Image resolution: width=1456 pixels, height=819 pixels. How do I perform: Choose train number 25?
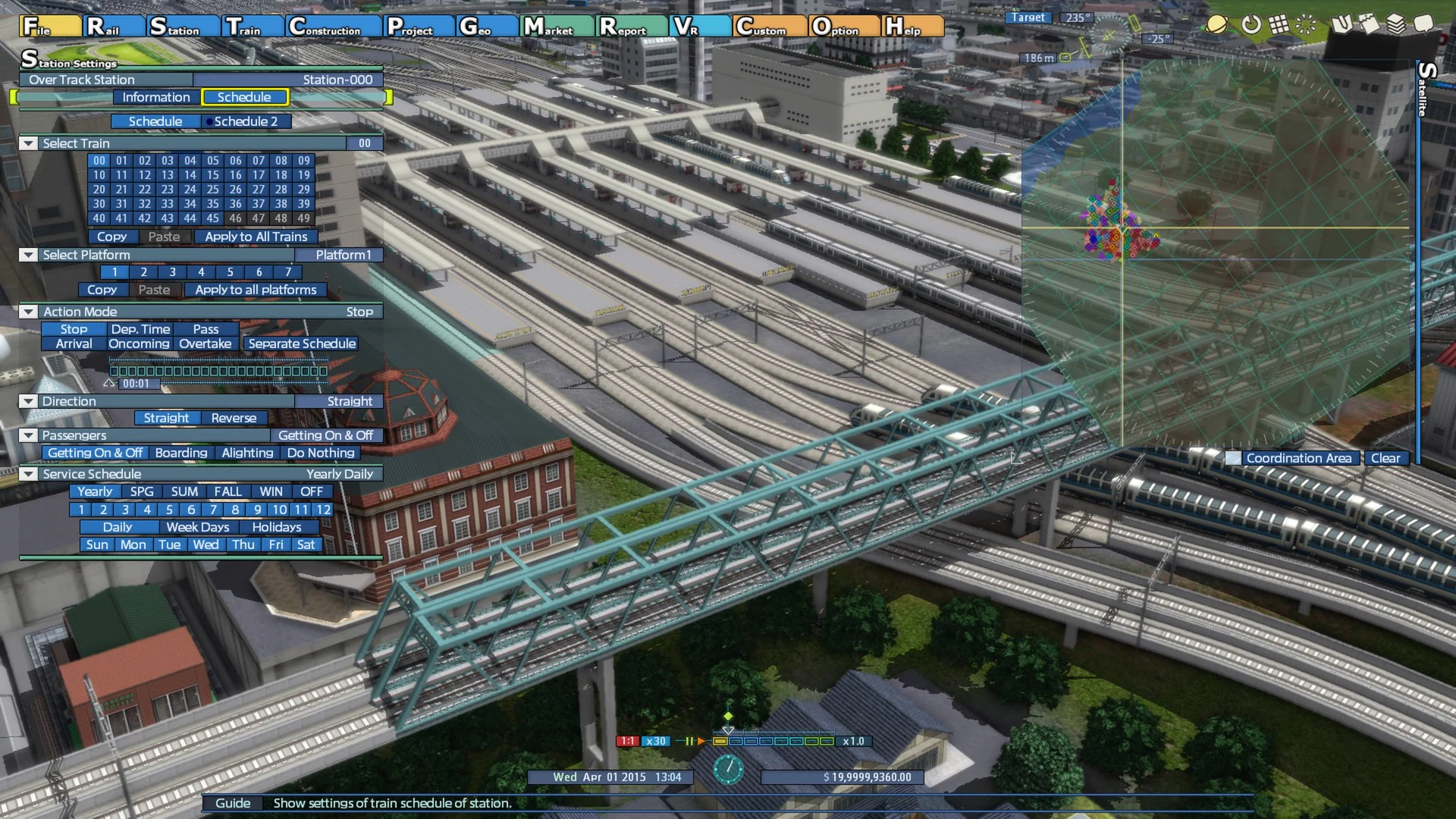pyautogui.click(x=213, y=190)
